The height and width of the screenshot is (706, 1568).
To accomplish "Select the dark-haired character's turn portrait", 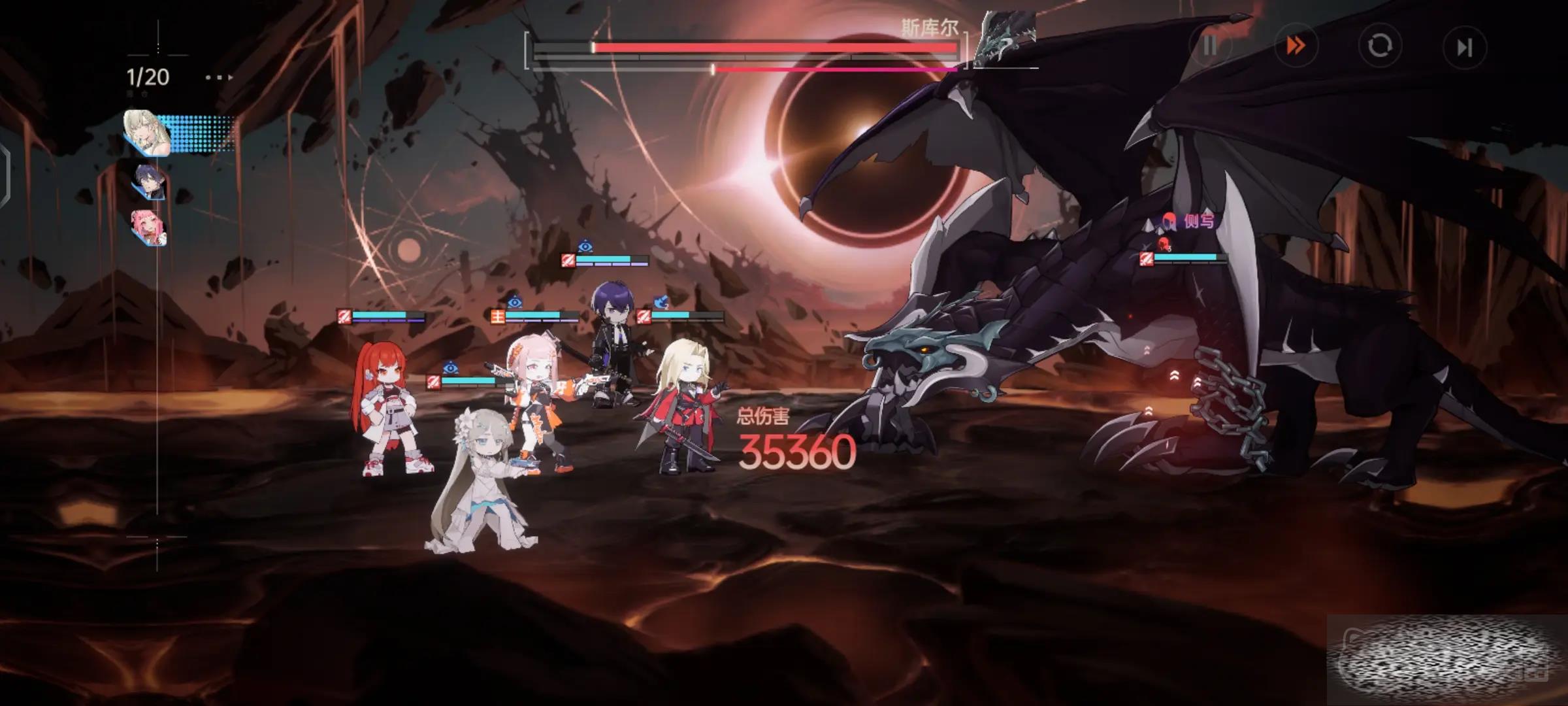I will [150, 181].
